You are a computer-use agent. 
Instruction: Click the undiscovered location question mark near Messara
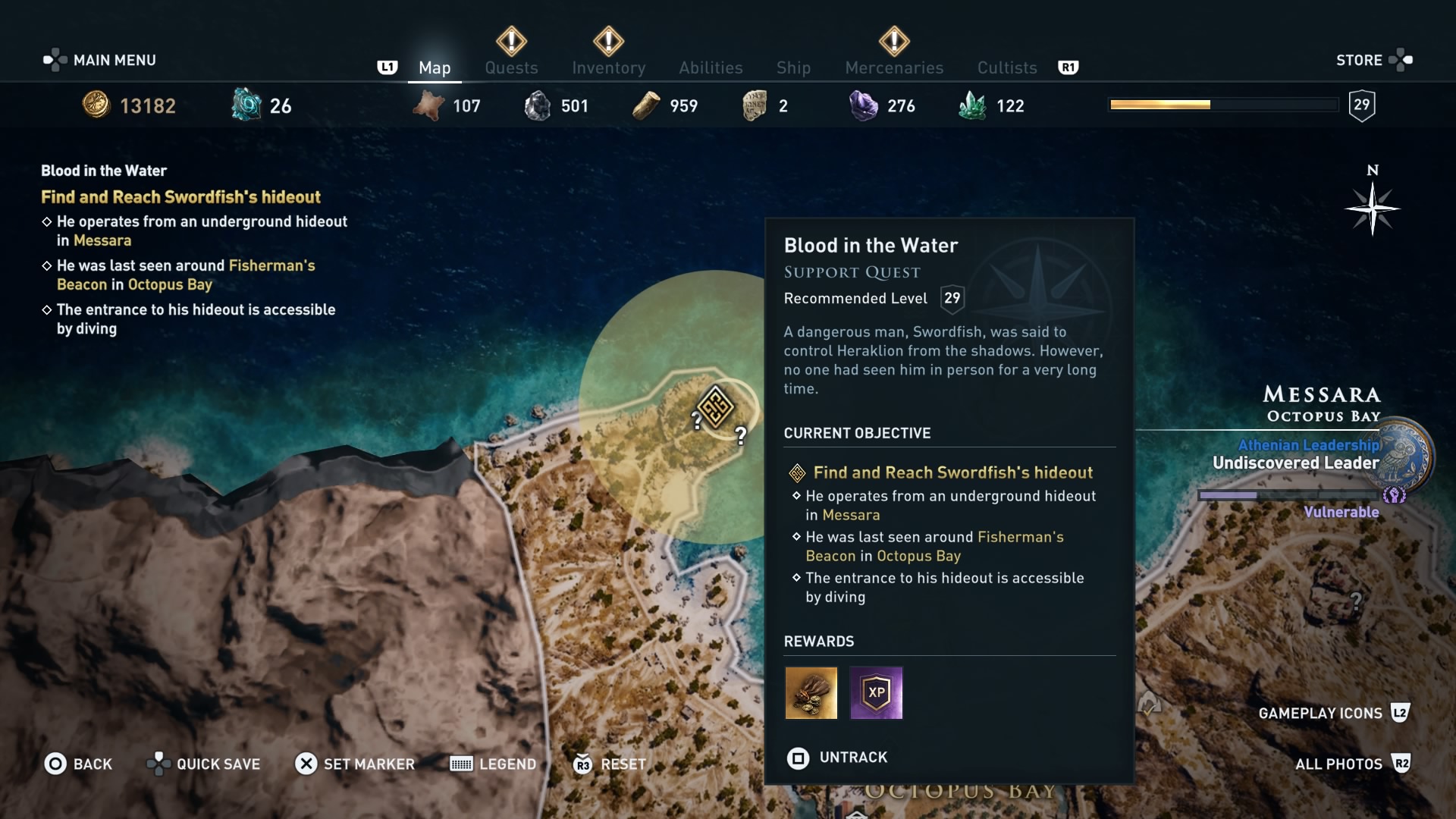[1356, 600]
